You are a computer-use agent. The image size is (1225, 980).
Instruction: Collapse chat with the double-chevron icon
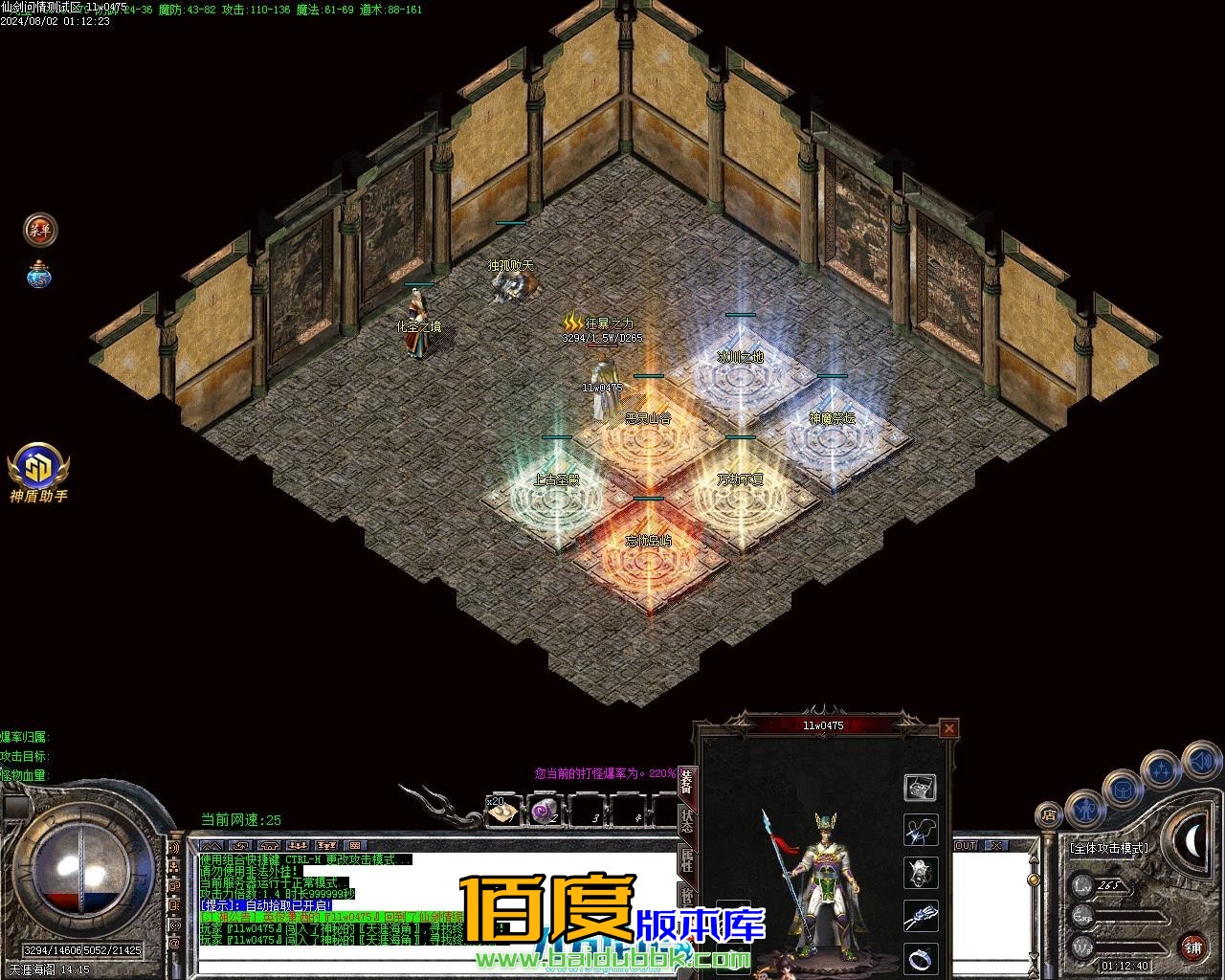[212, 845]
